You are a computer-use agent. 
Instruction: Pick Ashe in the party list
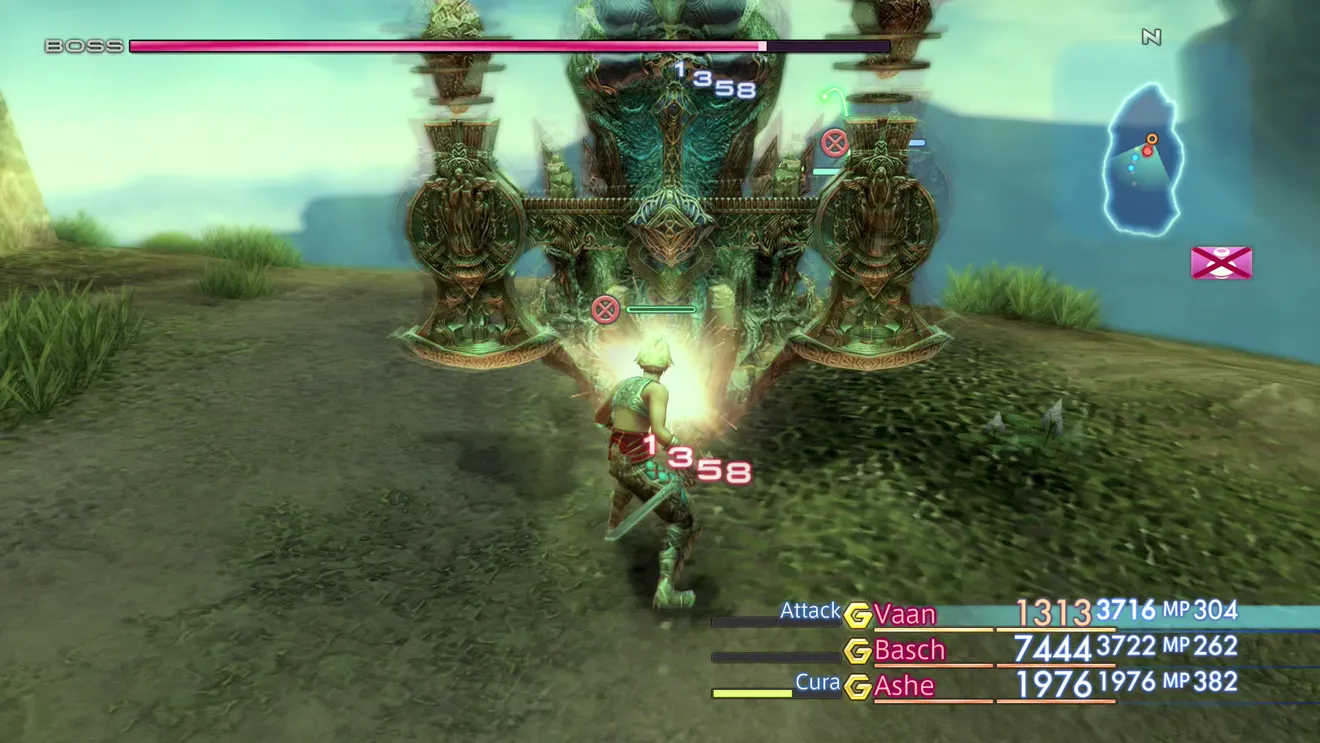pos(904,686)
